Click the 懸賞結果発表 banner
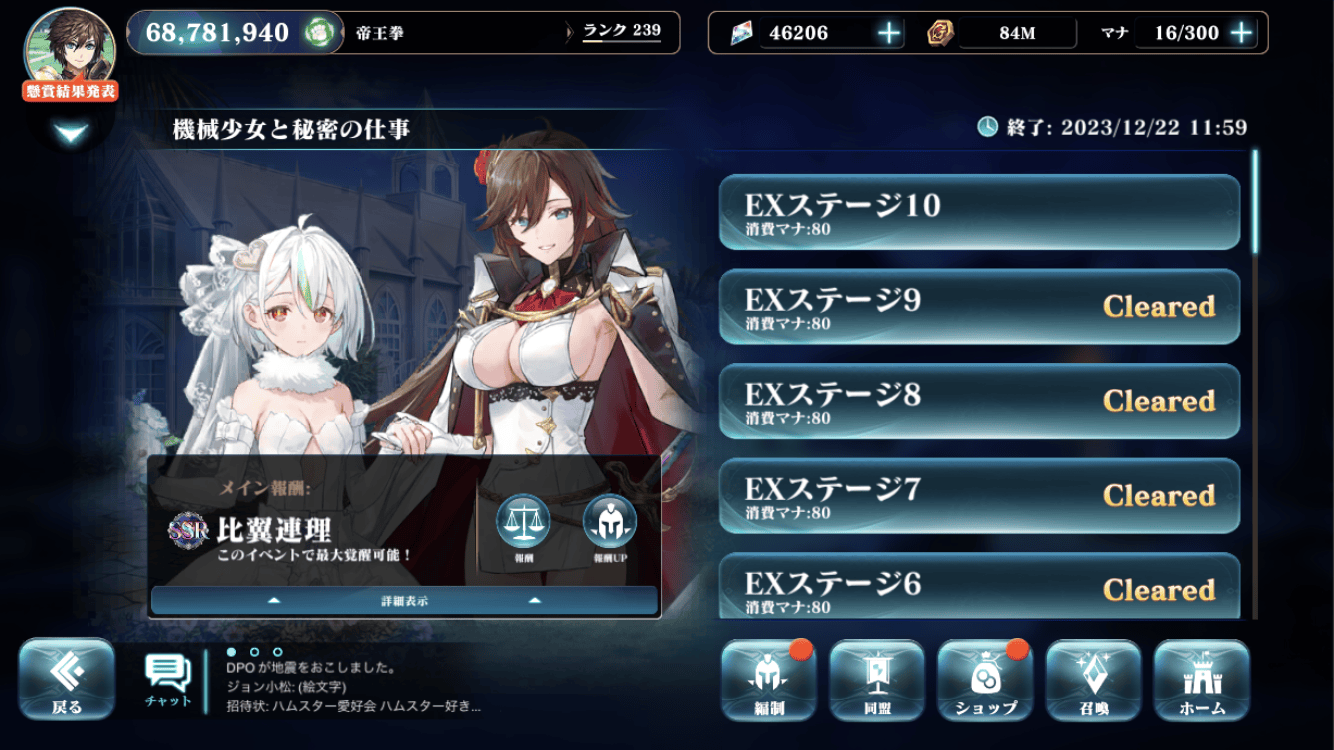Screen dimensions: 1334x750 click(70, 91)
